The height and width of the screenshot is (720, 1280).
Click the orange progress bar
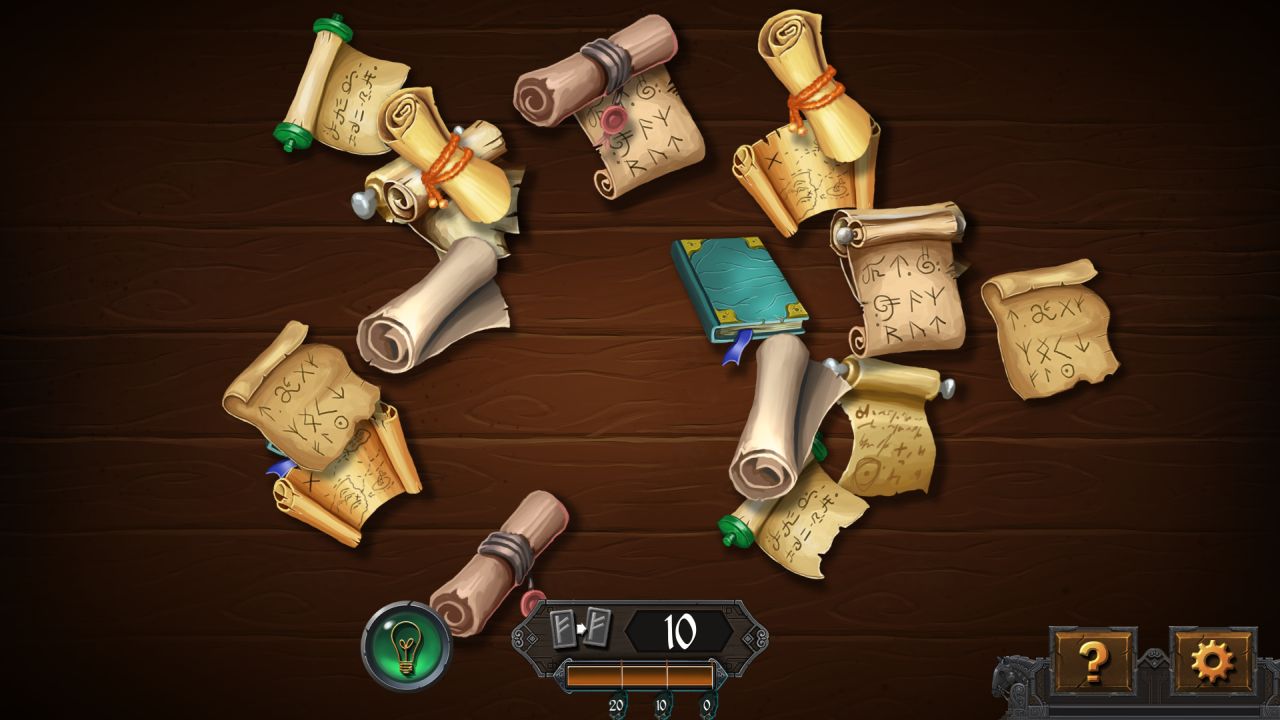pyautogui.click(x=640, y=675)
